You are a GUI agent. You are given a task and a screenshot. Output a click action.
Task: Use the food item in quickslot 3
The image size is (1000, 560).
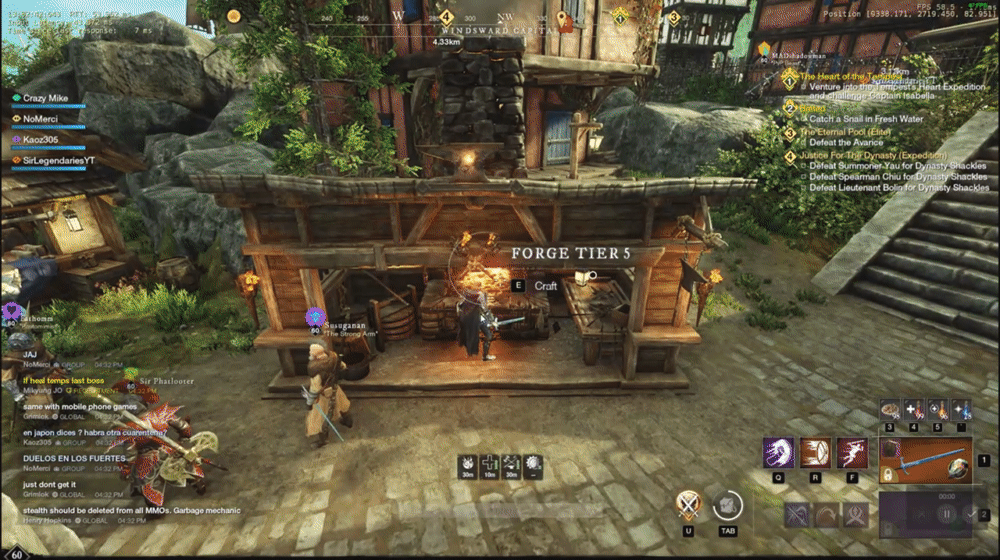[x=890, y=409]
